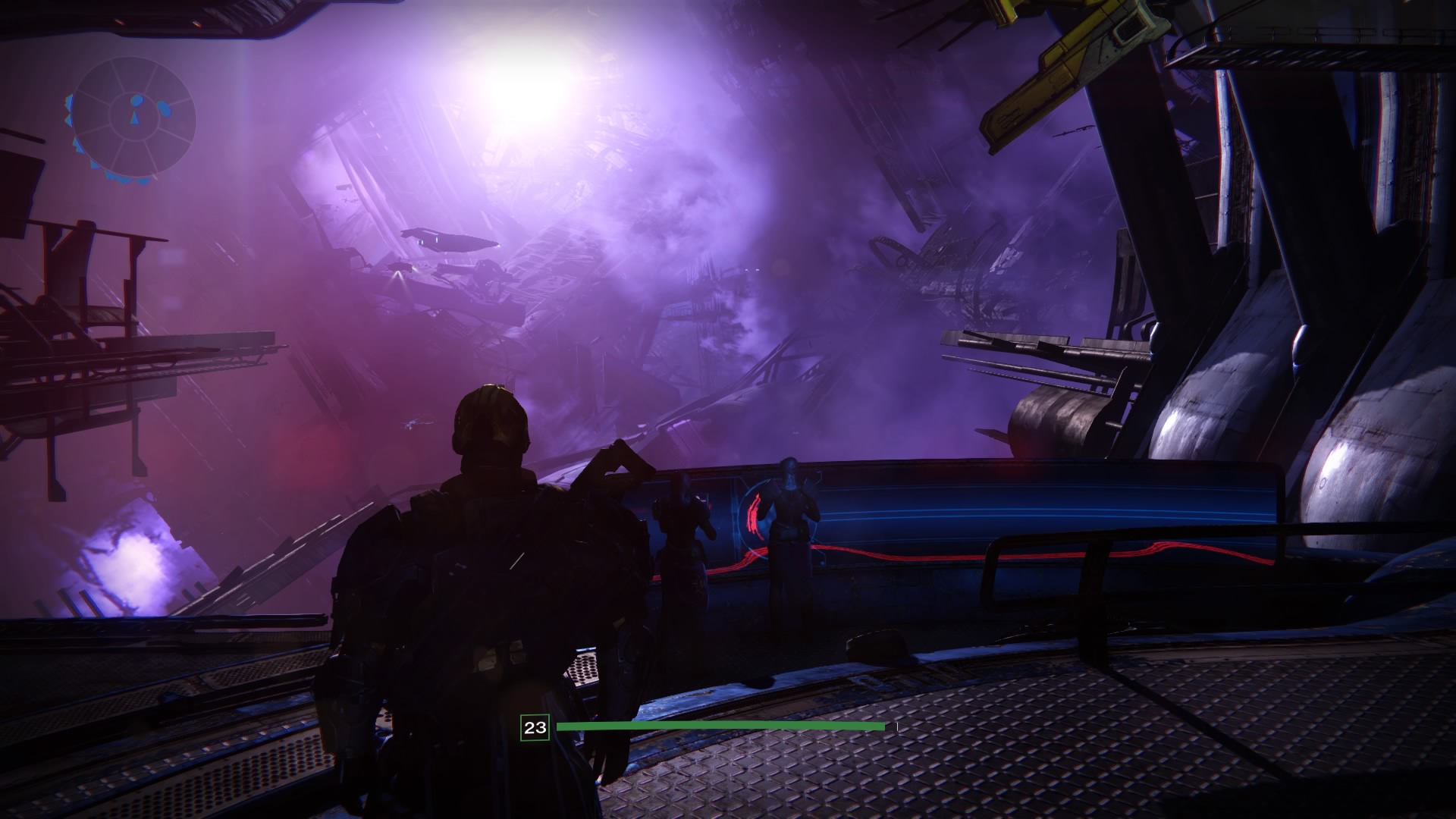Viewport: 1456px width, 819px height.
Task: Click the circular radar in the corner
Action: [136, 118]
